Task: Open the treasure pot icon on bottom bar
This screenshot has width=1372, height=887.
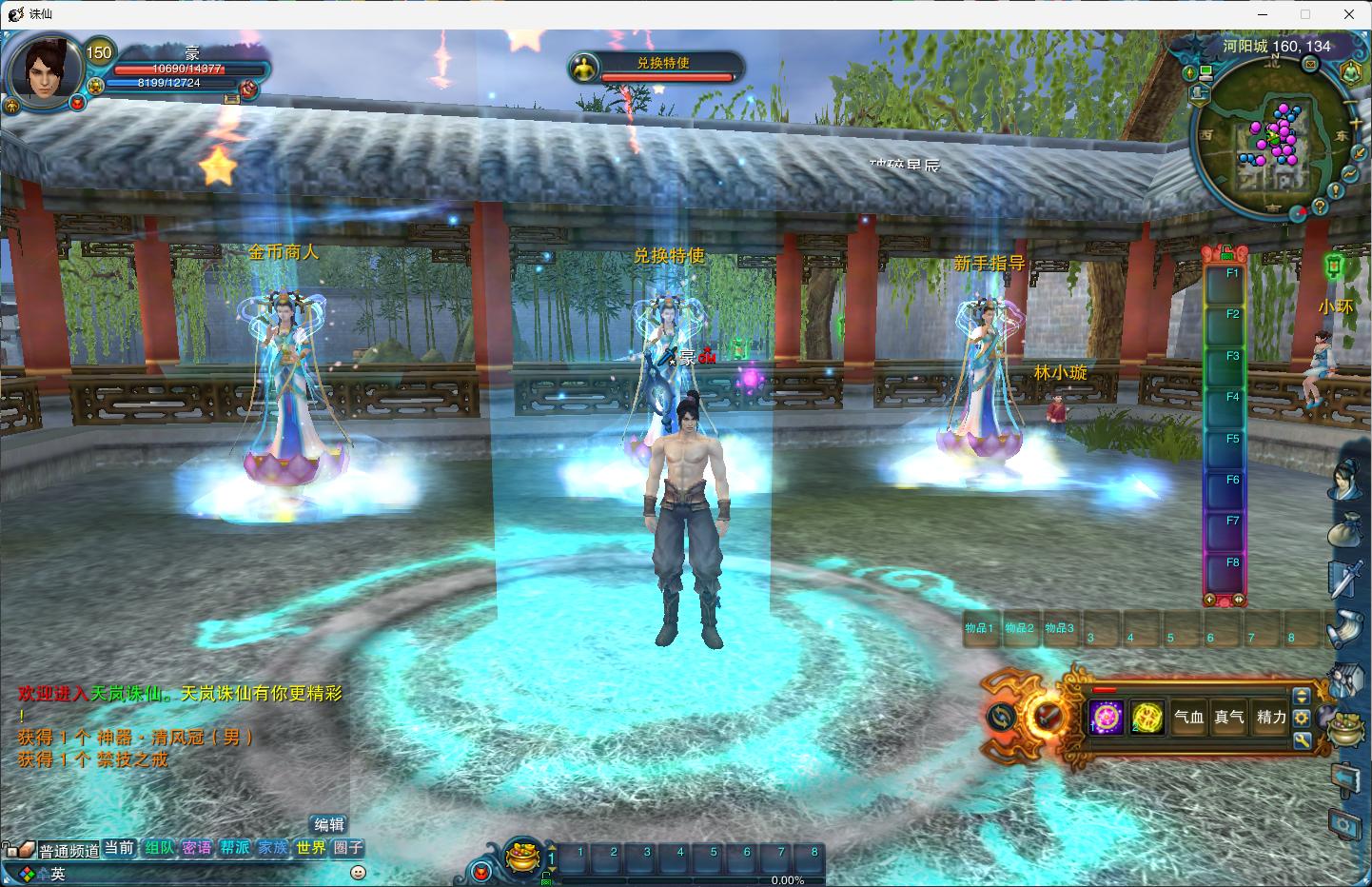Action: [520, 856]
